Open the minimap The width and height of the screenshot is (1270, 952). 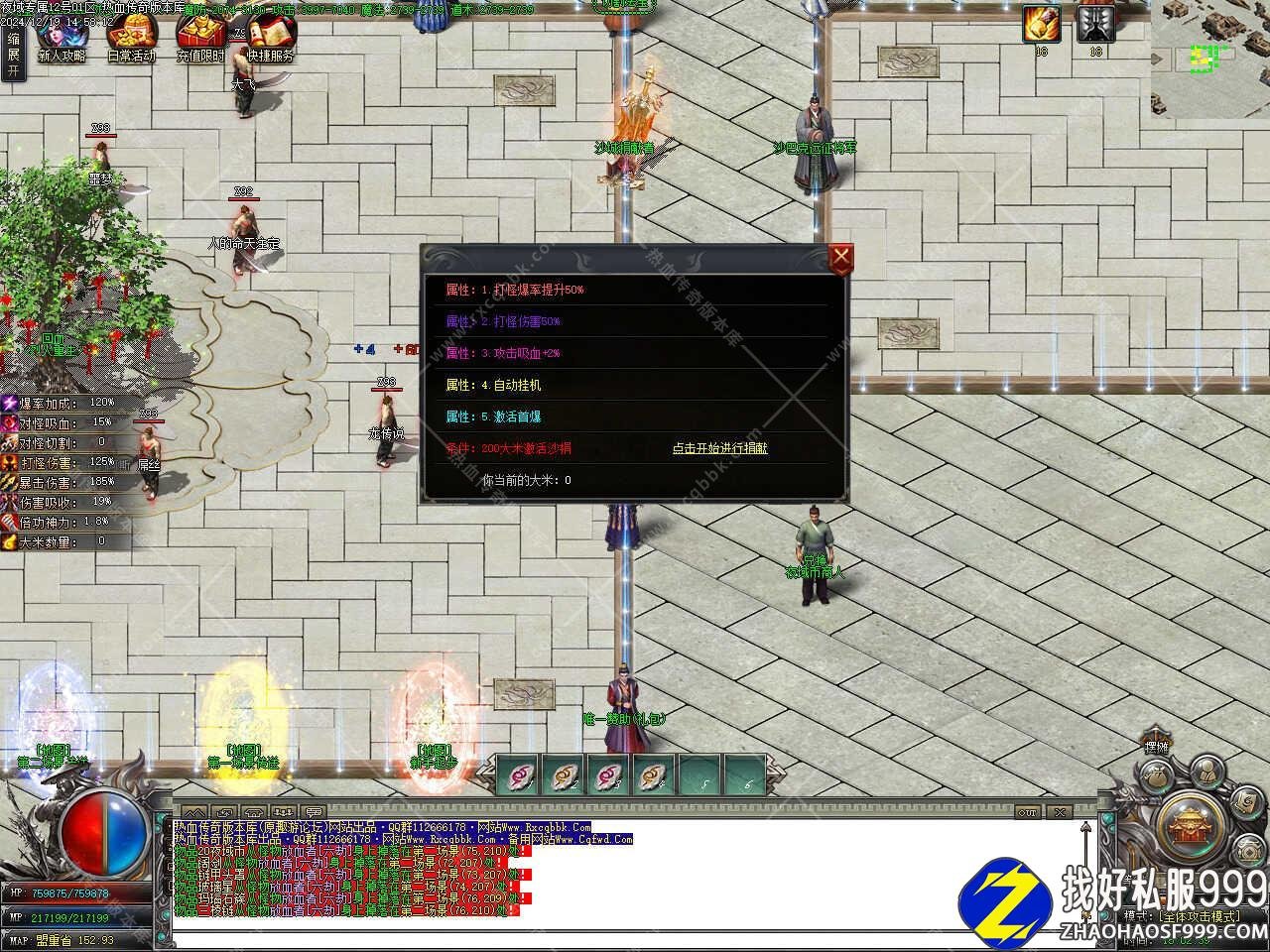1210,58
